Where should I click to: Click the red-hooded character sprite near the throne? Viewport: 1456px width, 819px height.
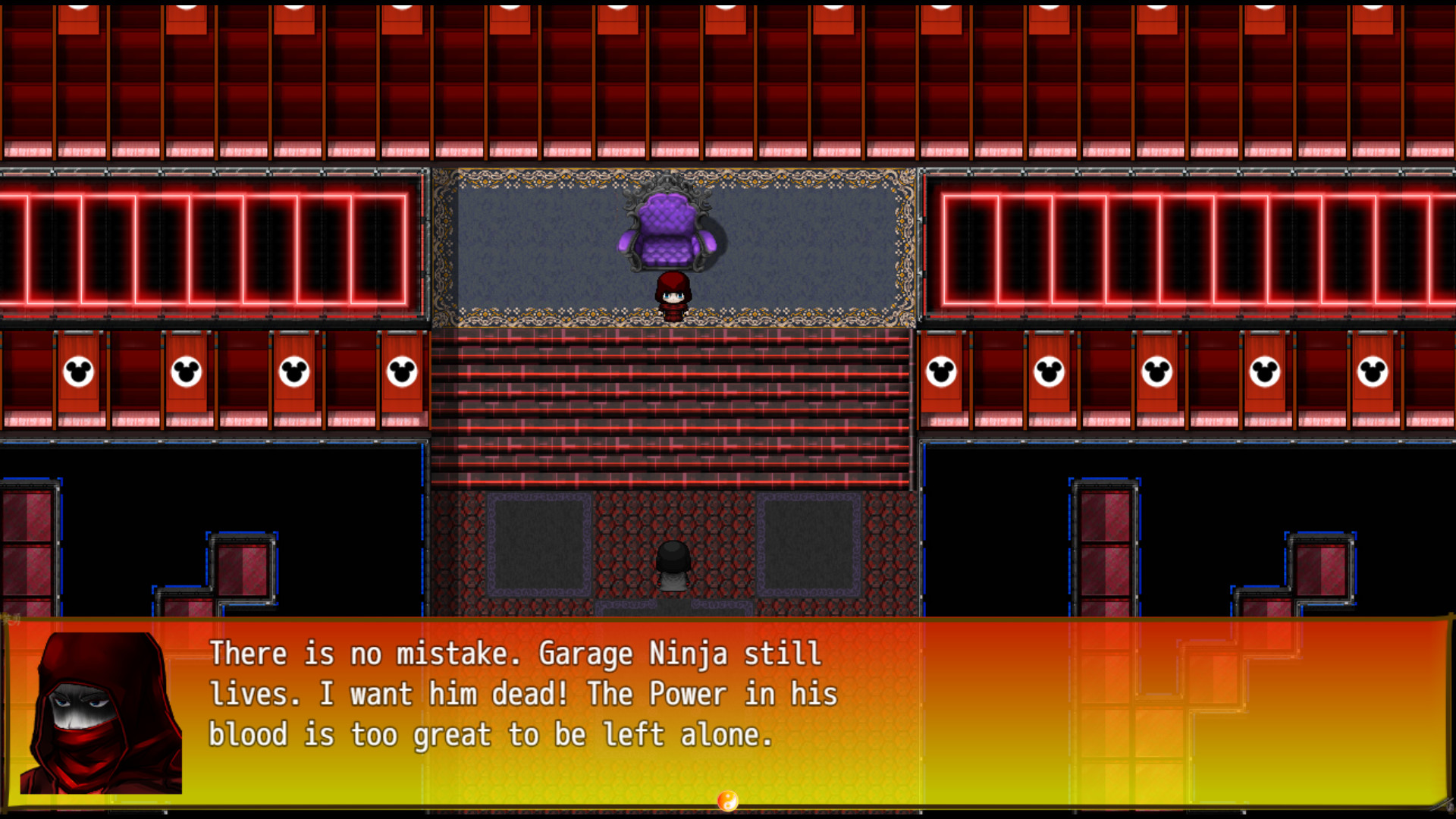pyautogui.click(x=673, y=296)
